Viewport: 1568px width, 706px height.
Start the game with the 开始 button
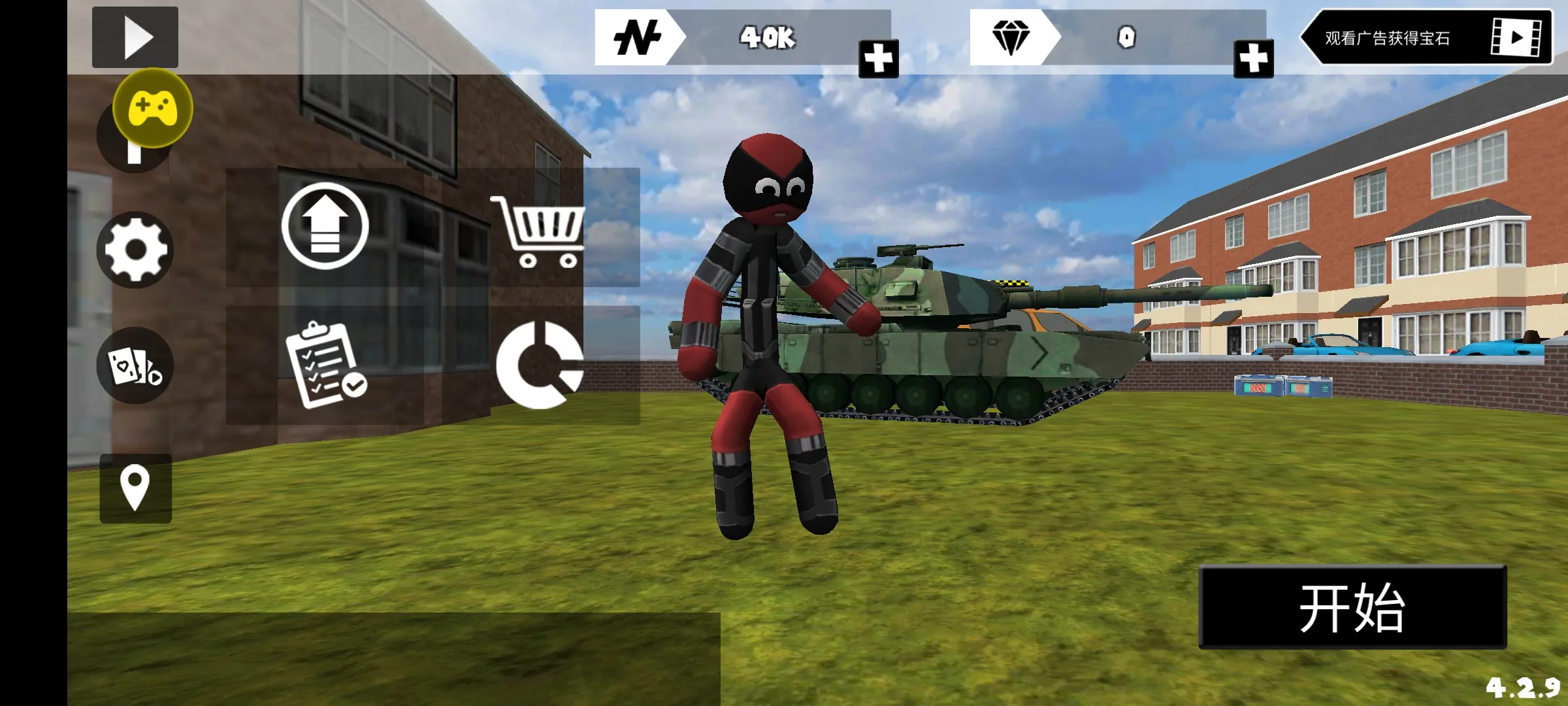(1352, 607)
